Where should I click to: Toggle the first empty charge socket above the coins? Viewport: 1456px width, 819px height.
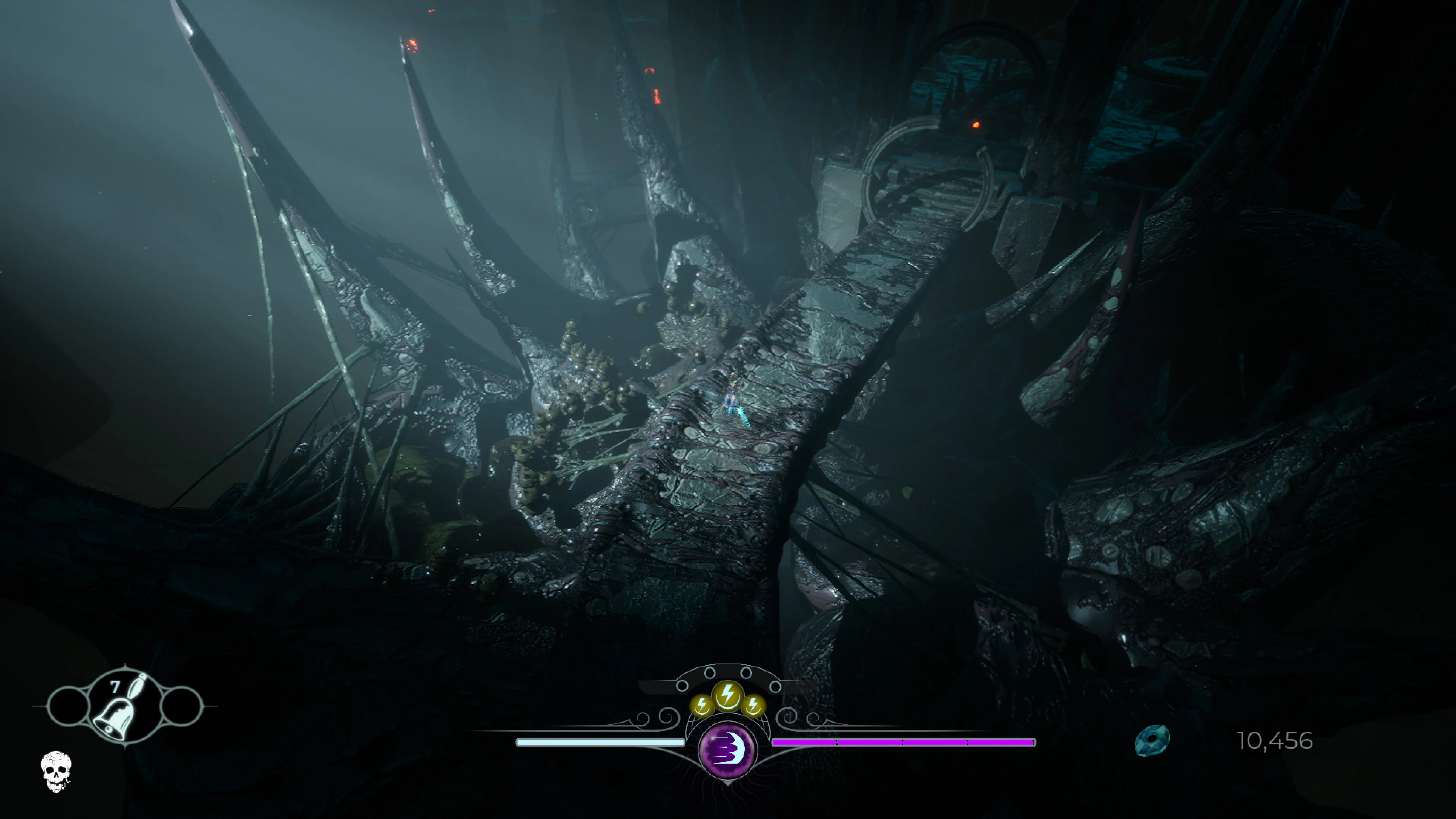[683, 686]
